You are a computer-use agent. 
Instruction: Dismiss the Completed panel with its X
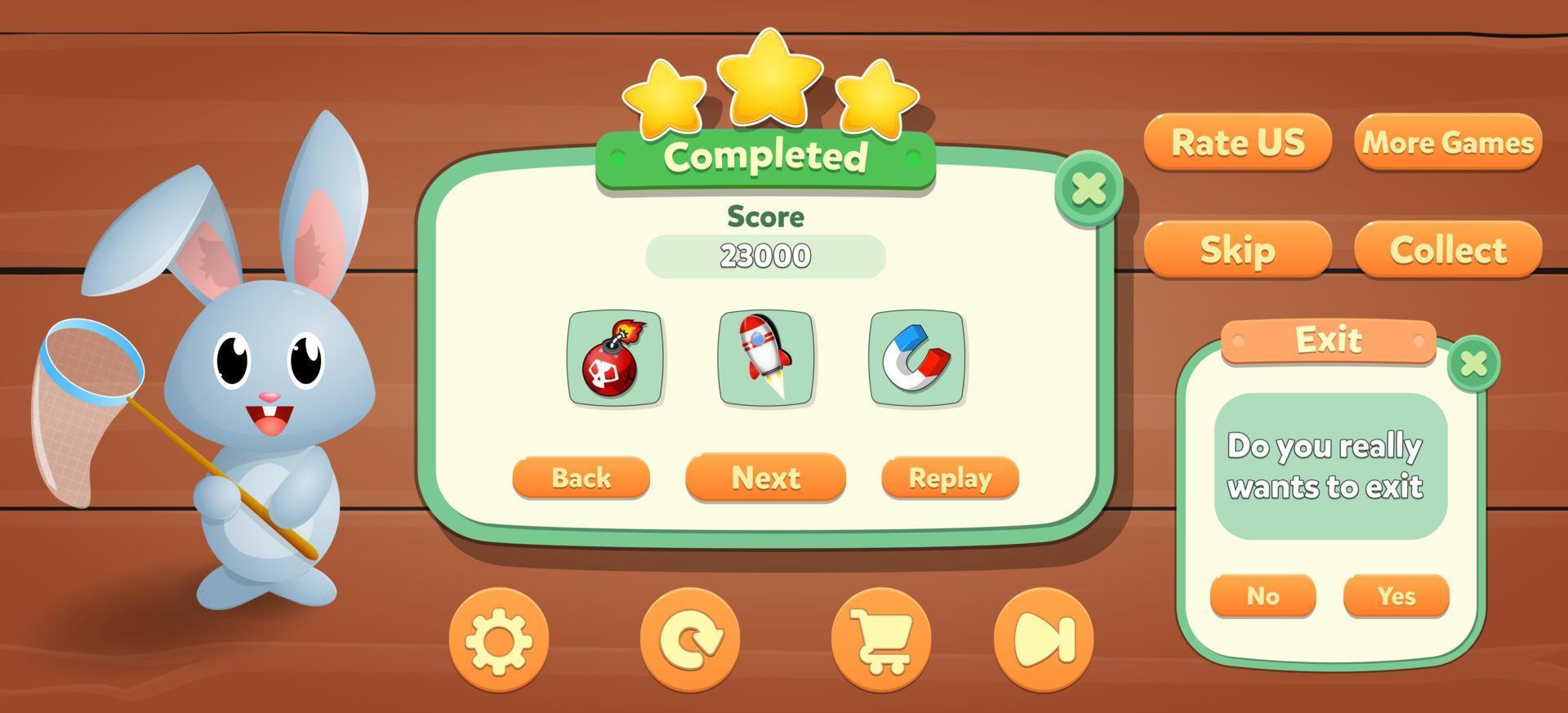(1089, 189)
